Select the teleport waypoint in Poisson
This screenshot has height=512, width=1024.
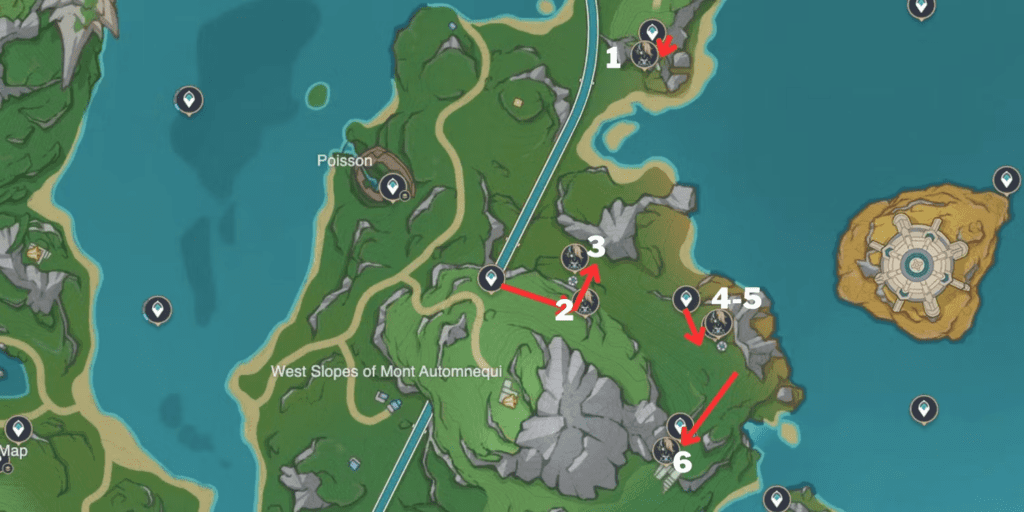click(x=396, y=186)
